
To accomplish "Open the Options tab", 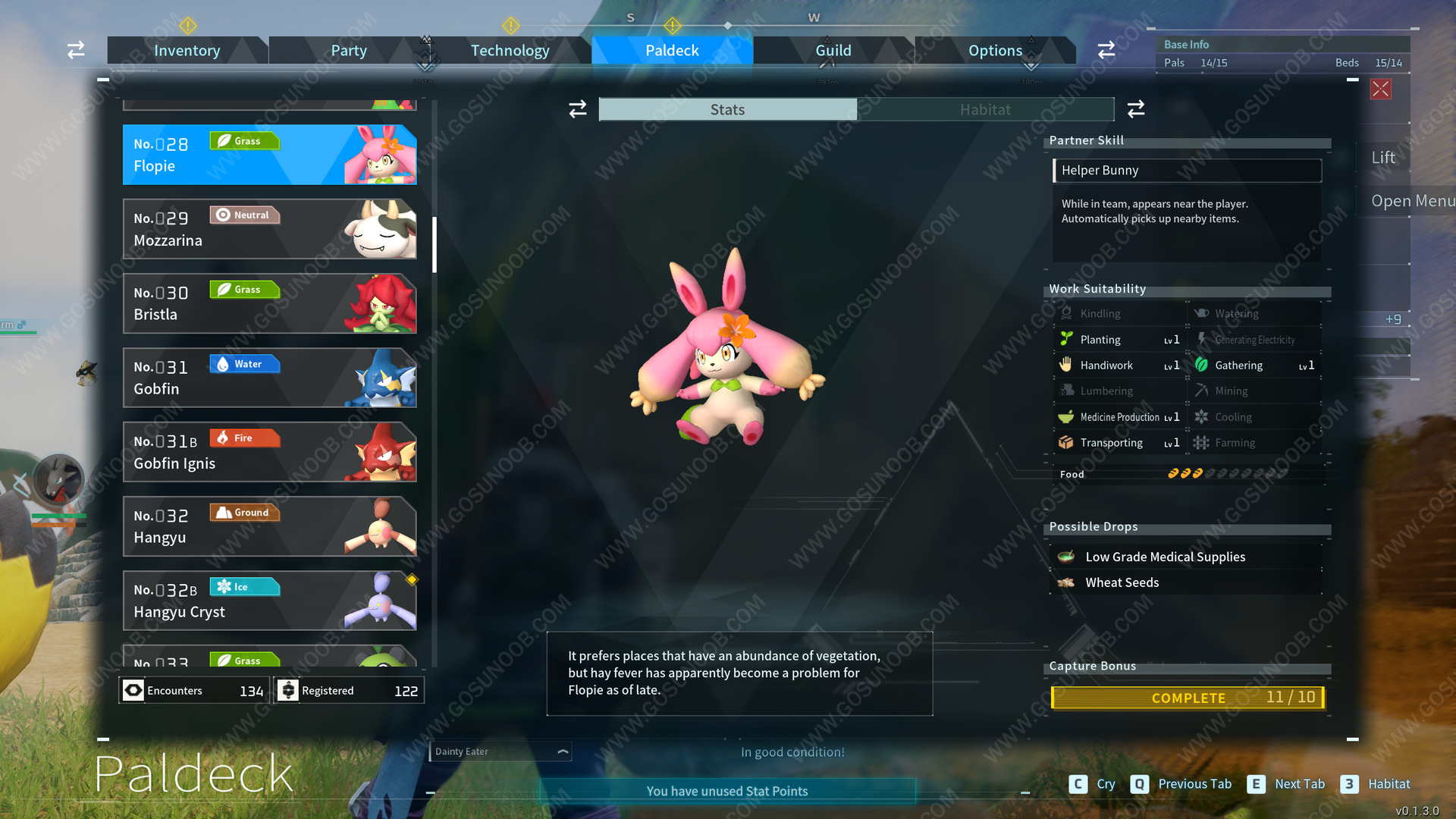I will 995,50.
